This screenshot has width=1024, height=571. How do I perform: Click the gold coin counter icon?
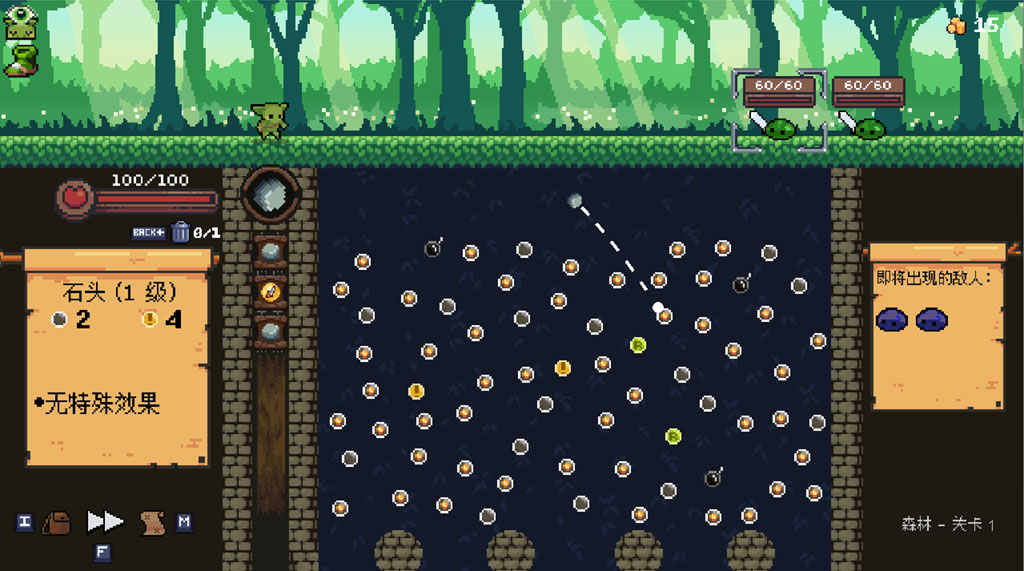[957, 26]
